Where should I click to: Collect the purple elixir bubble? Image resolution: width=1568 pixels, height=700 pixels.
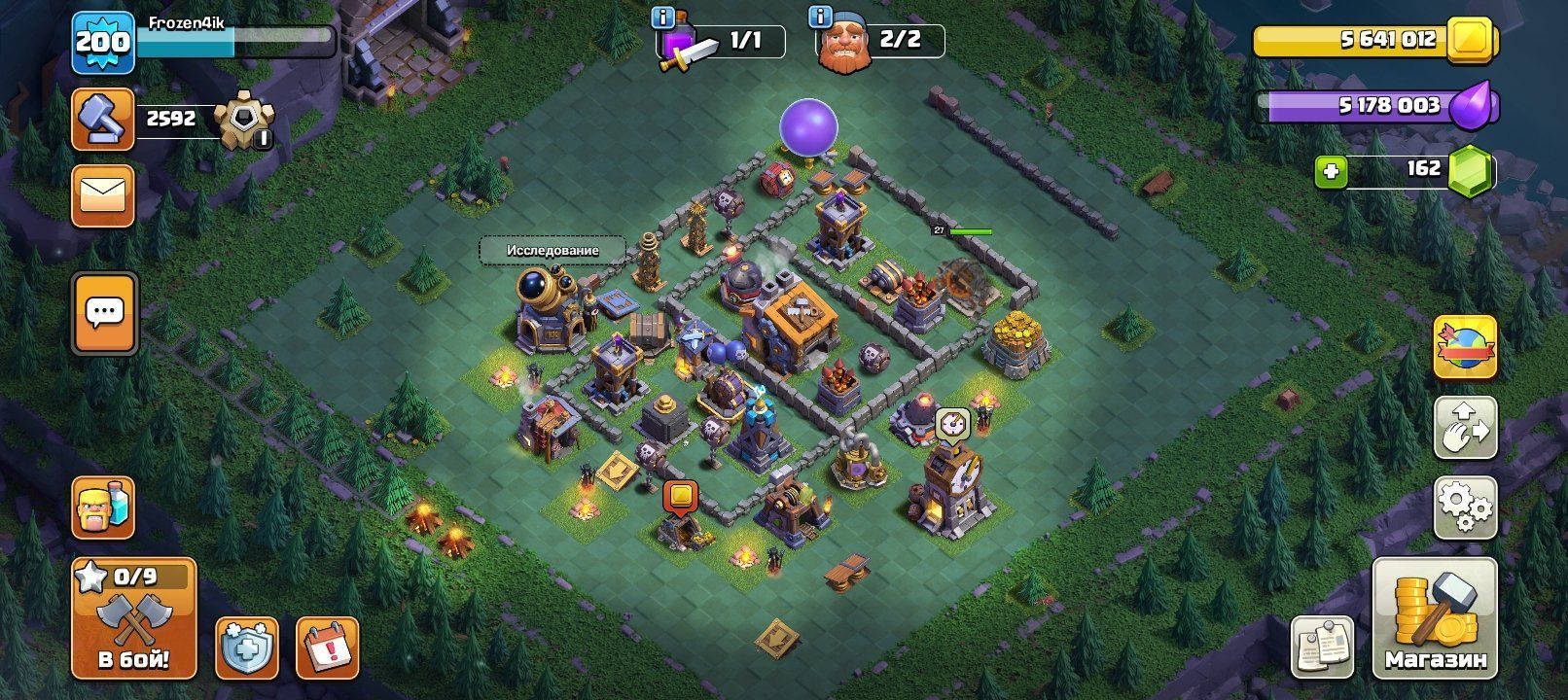[x=808, y=127]
